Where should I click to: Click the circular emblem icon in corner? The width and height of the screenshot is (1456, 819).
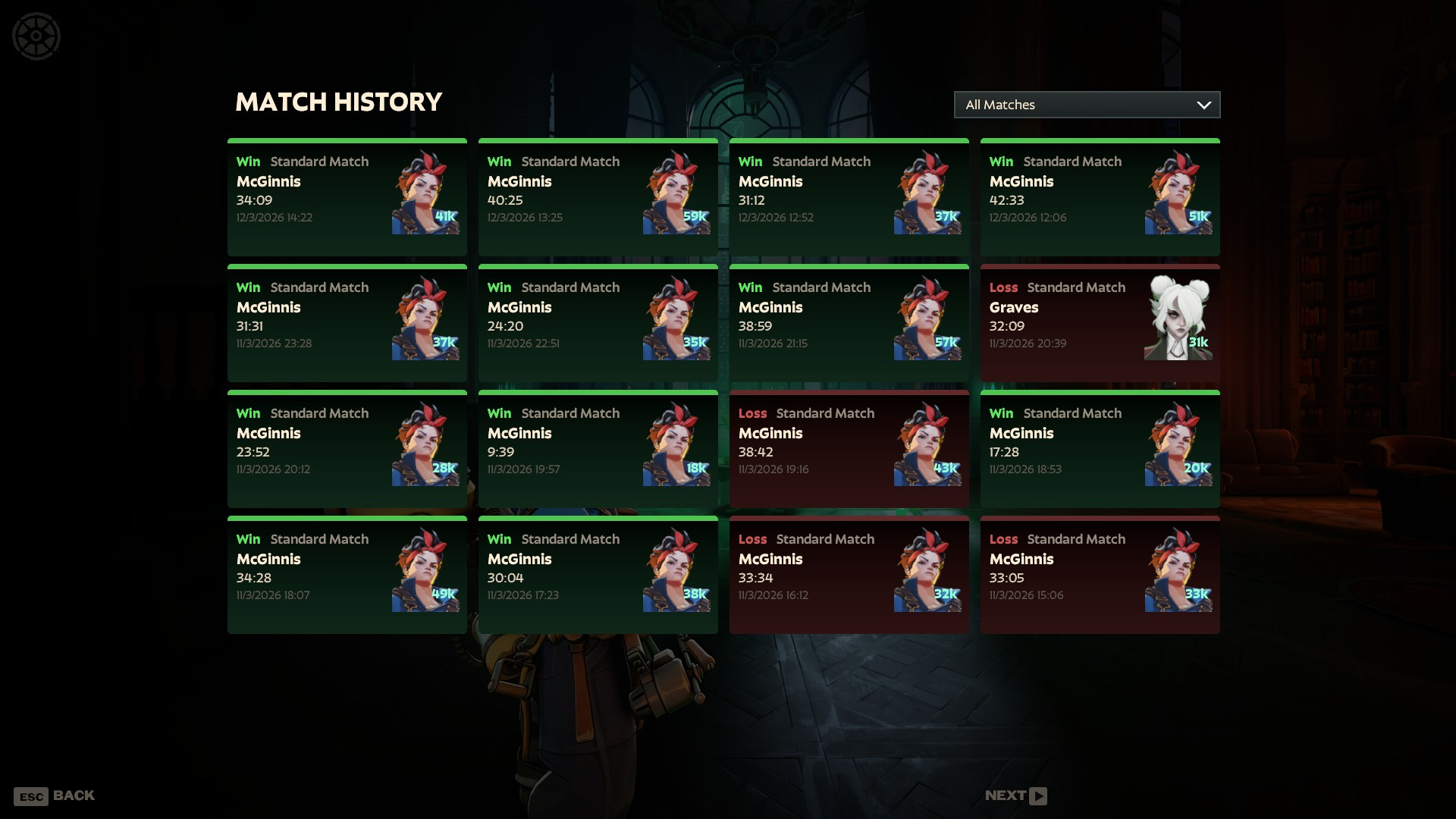(36, 36)
